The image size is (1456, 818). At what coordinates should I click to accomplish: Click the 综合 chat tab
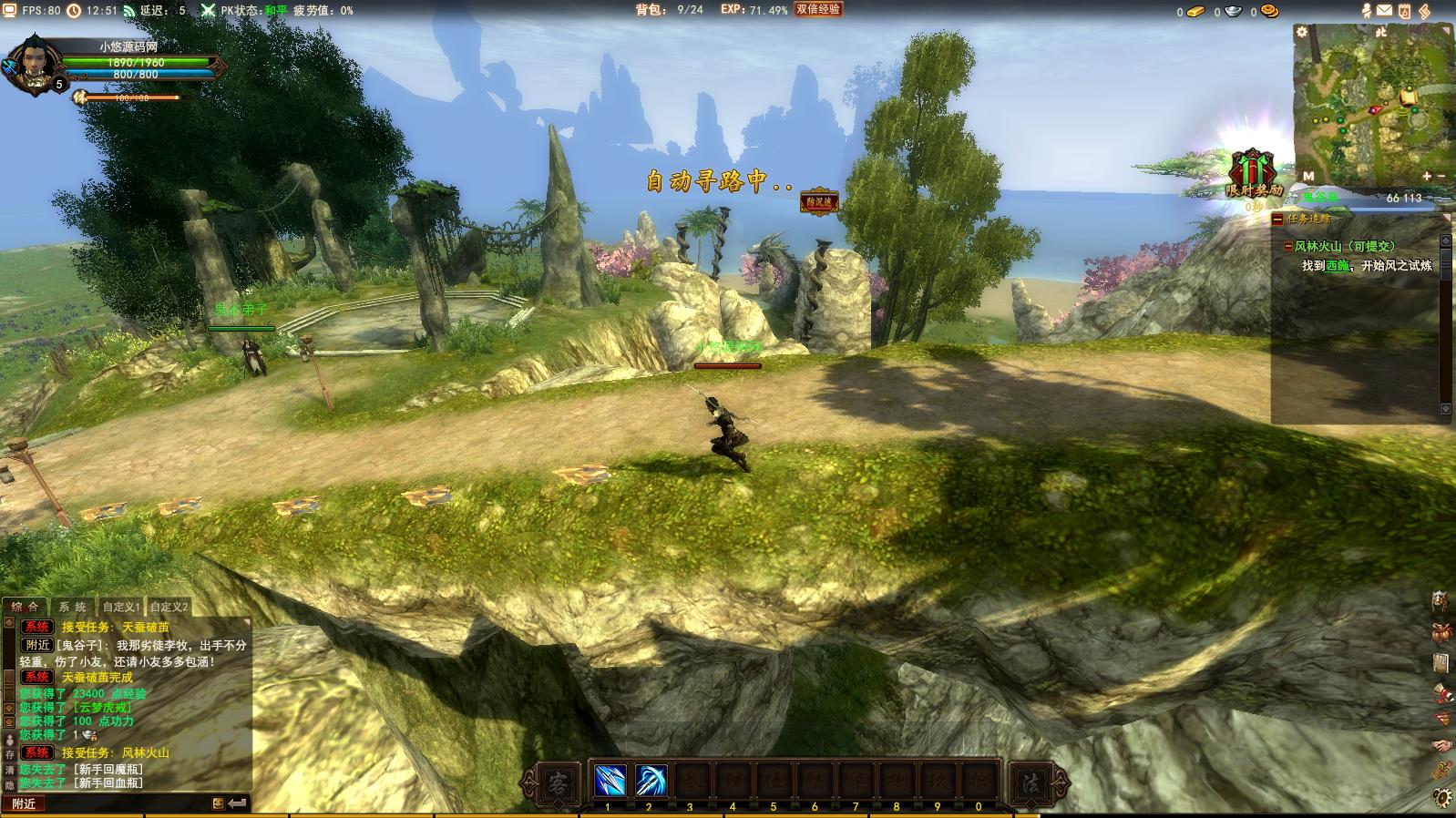(26, 607)
